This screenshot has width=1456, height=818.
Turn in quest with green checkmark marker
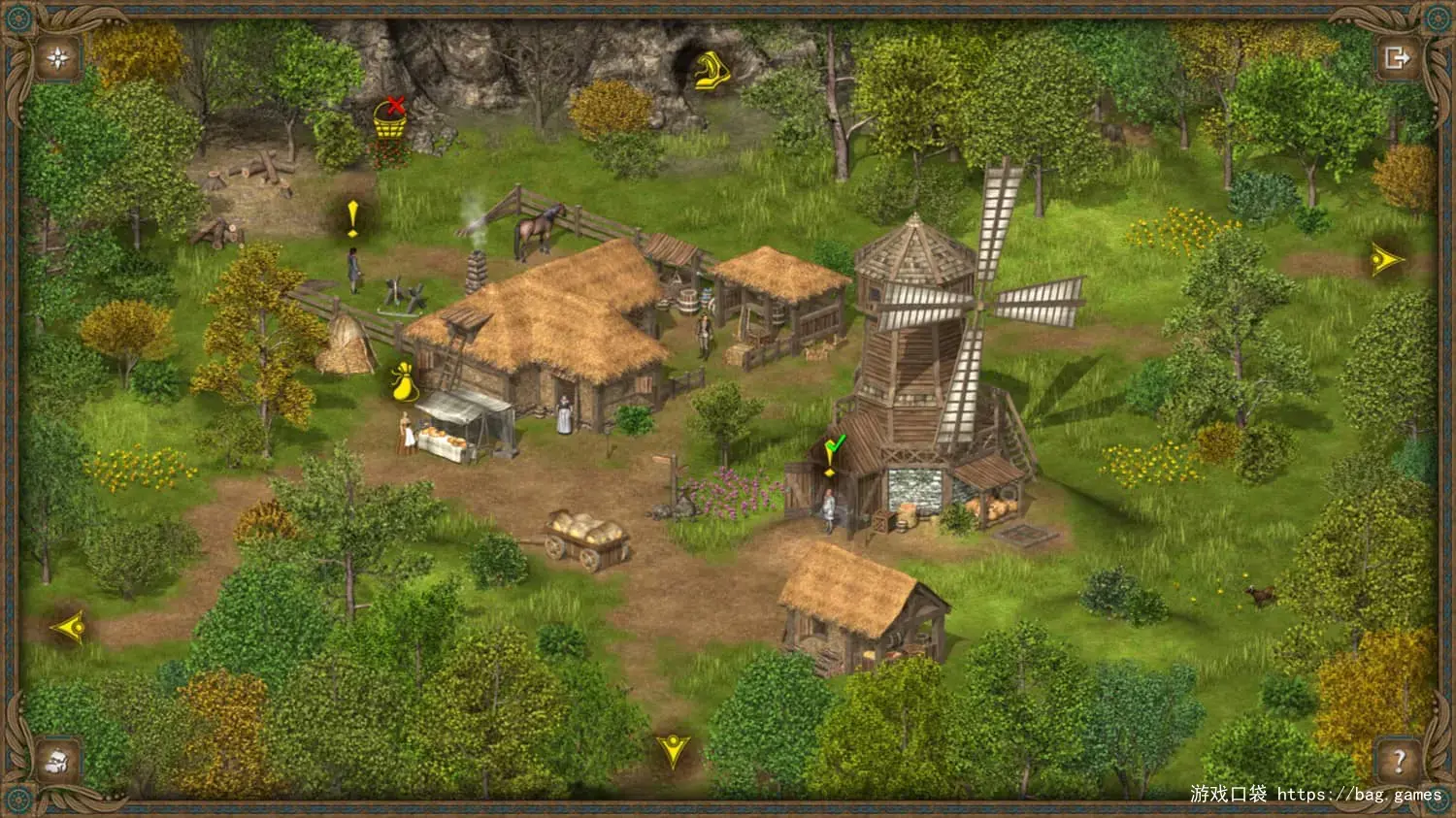pyautogui.click(x=833, y=454)
